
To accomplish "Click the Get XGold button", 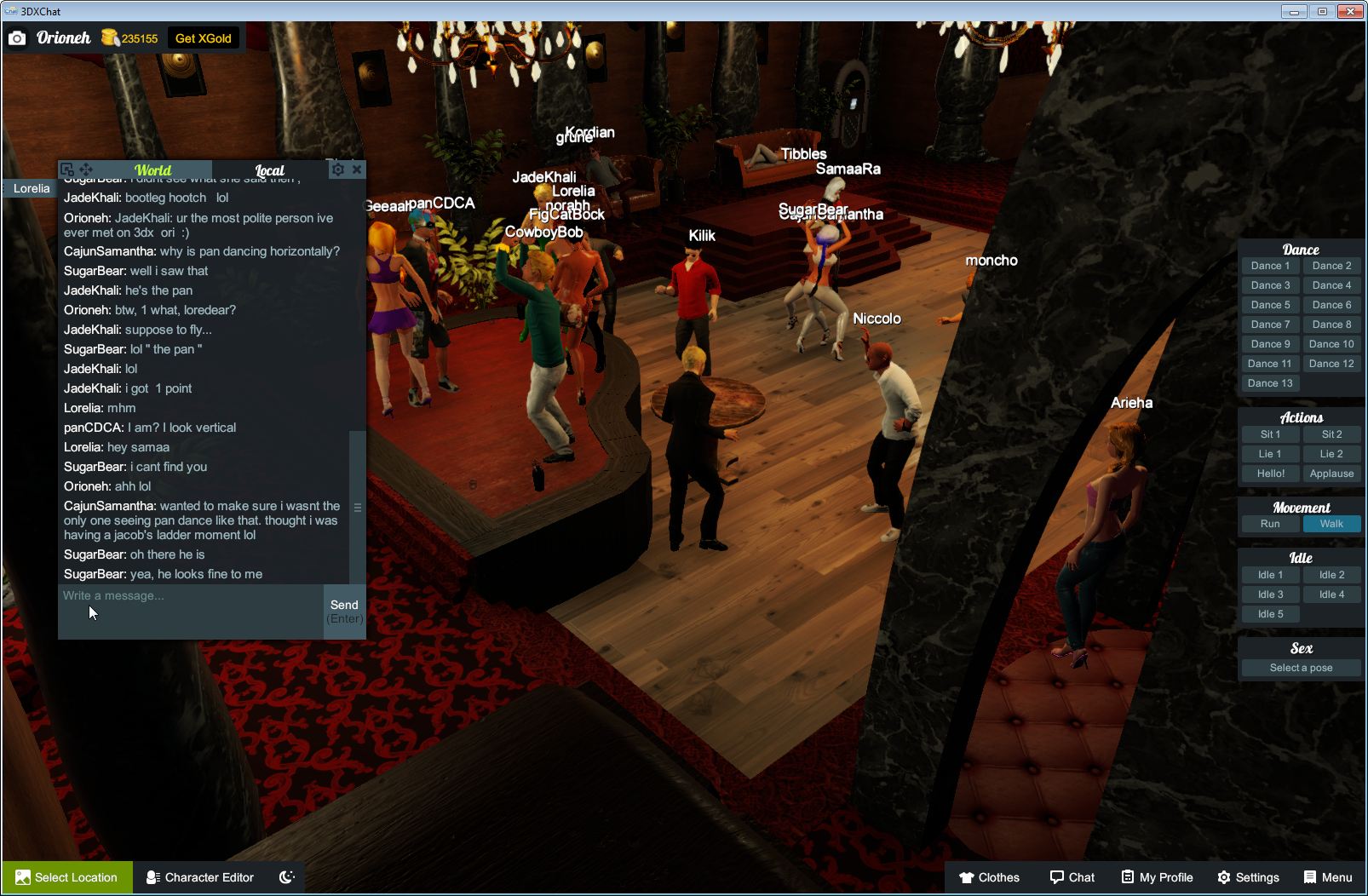I will 204,37.
